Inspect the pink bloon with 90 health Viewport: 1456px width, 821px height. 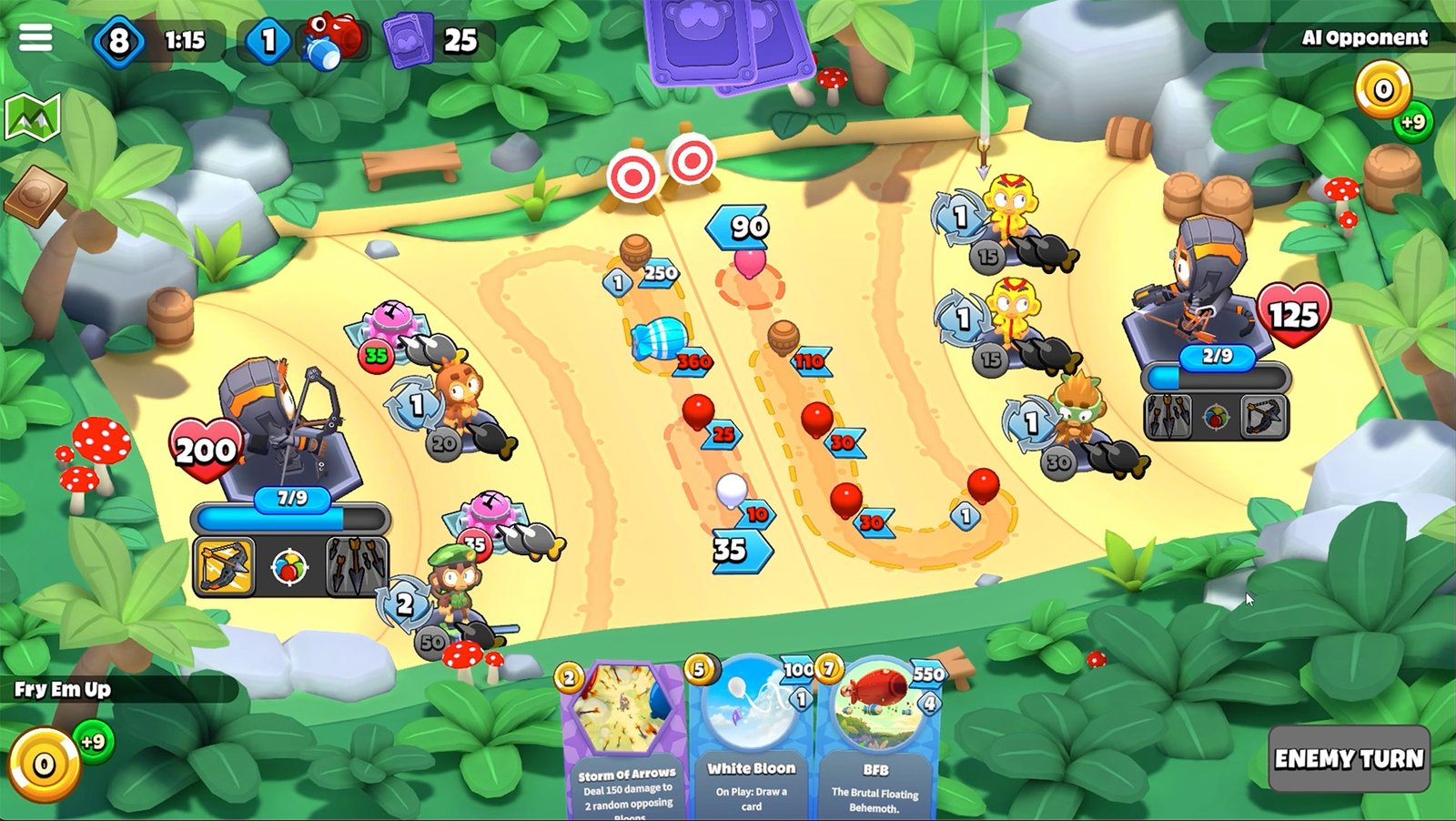(x=750, y=262)
